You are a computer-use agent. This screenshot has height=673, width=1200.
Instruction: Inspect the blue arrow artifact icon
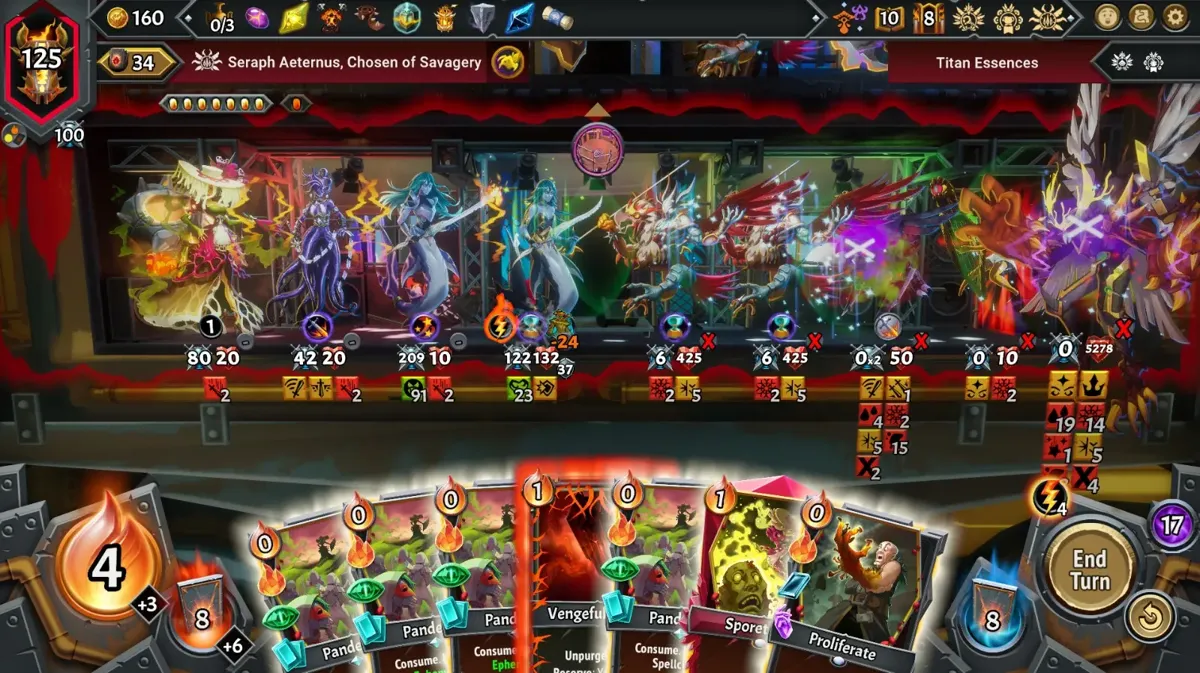(519, 17)
